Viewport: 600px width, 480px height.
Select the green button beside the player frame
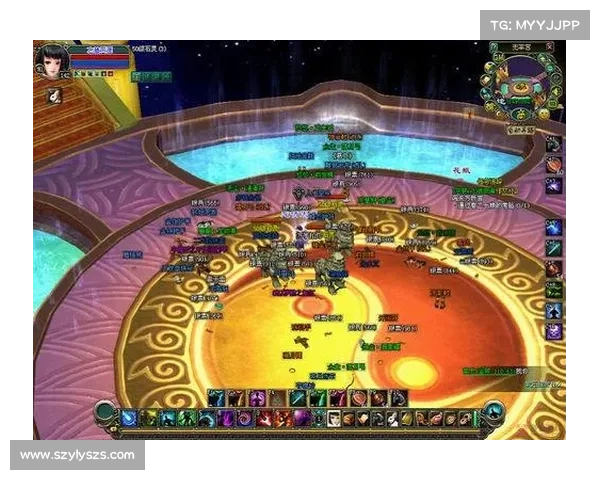point(153,77)
